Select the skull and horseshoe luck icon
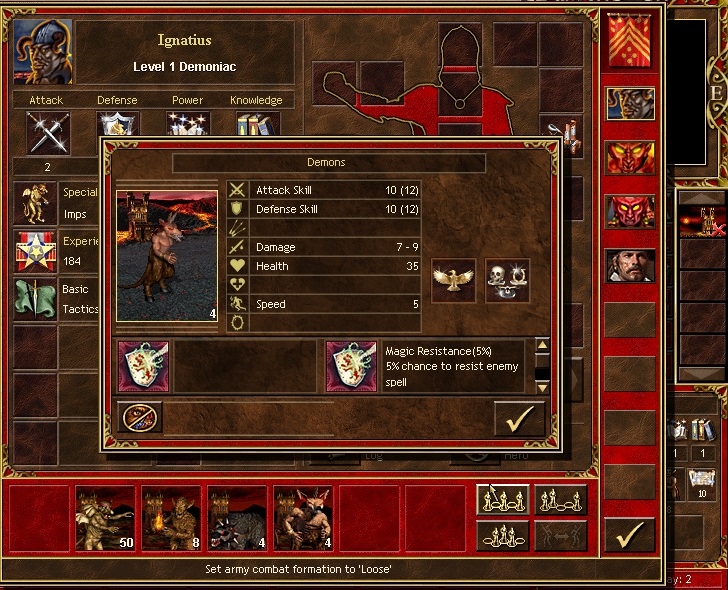This screenshot has height=590, width=728. pos(507,281)
